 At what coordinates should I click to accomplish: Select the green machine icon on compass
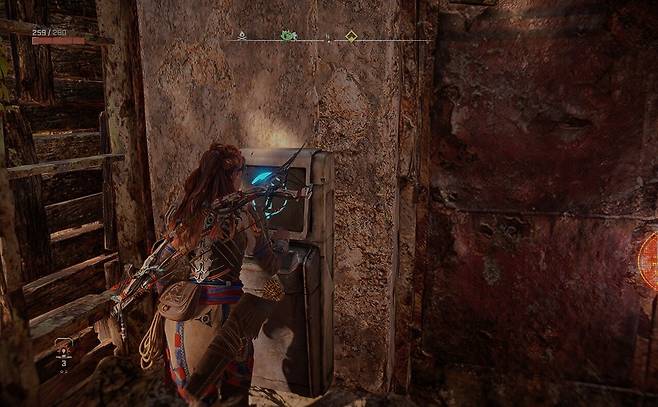coord(289,36)
